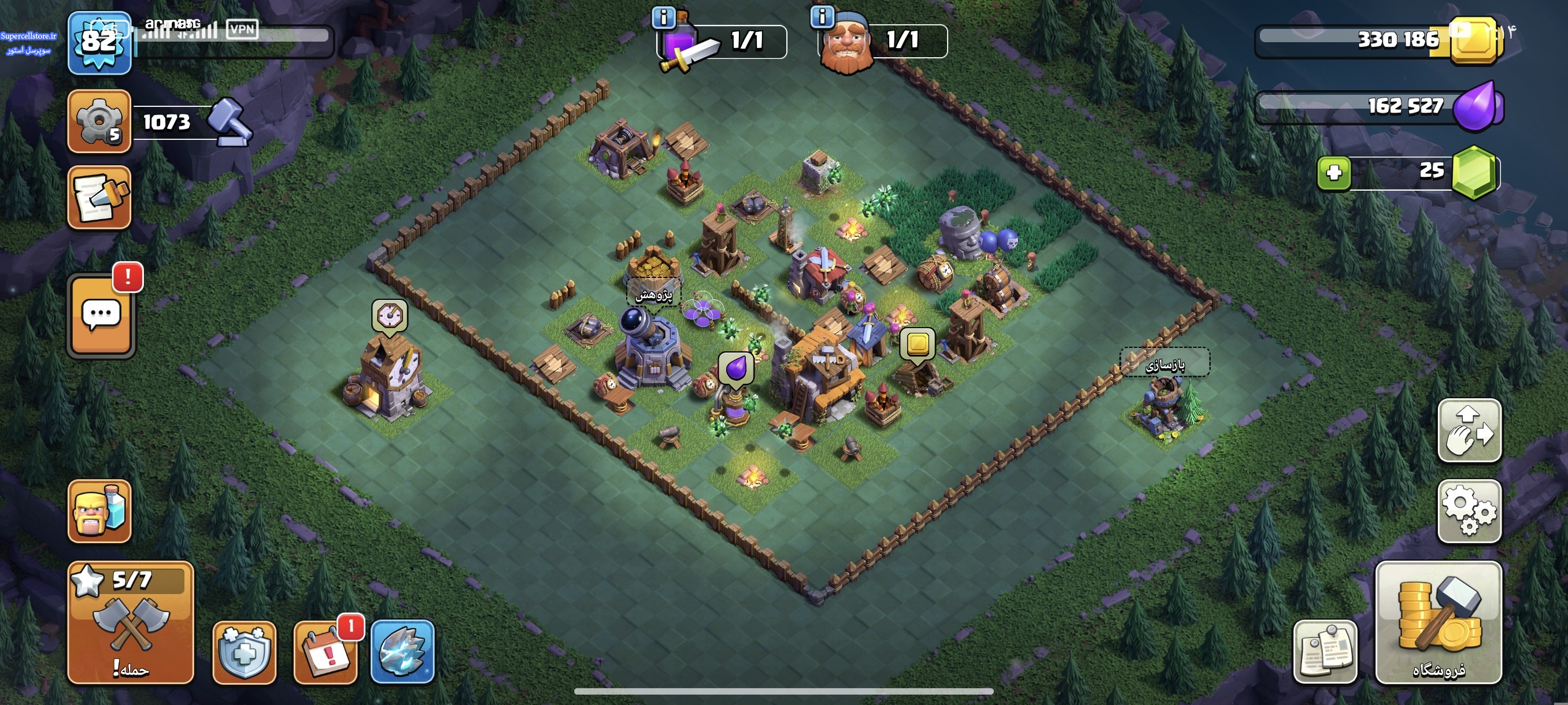Show player profile via level 82 badge
Screen dimensions: 1568x705
(x=99, y=43)
